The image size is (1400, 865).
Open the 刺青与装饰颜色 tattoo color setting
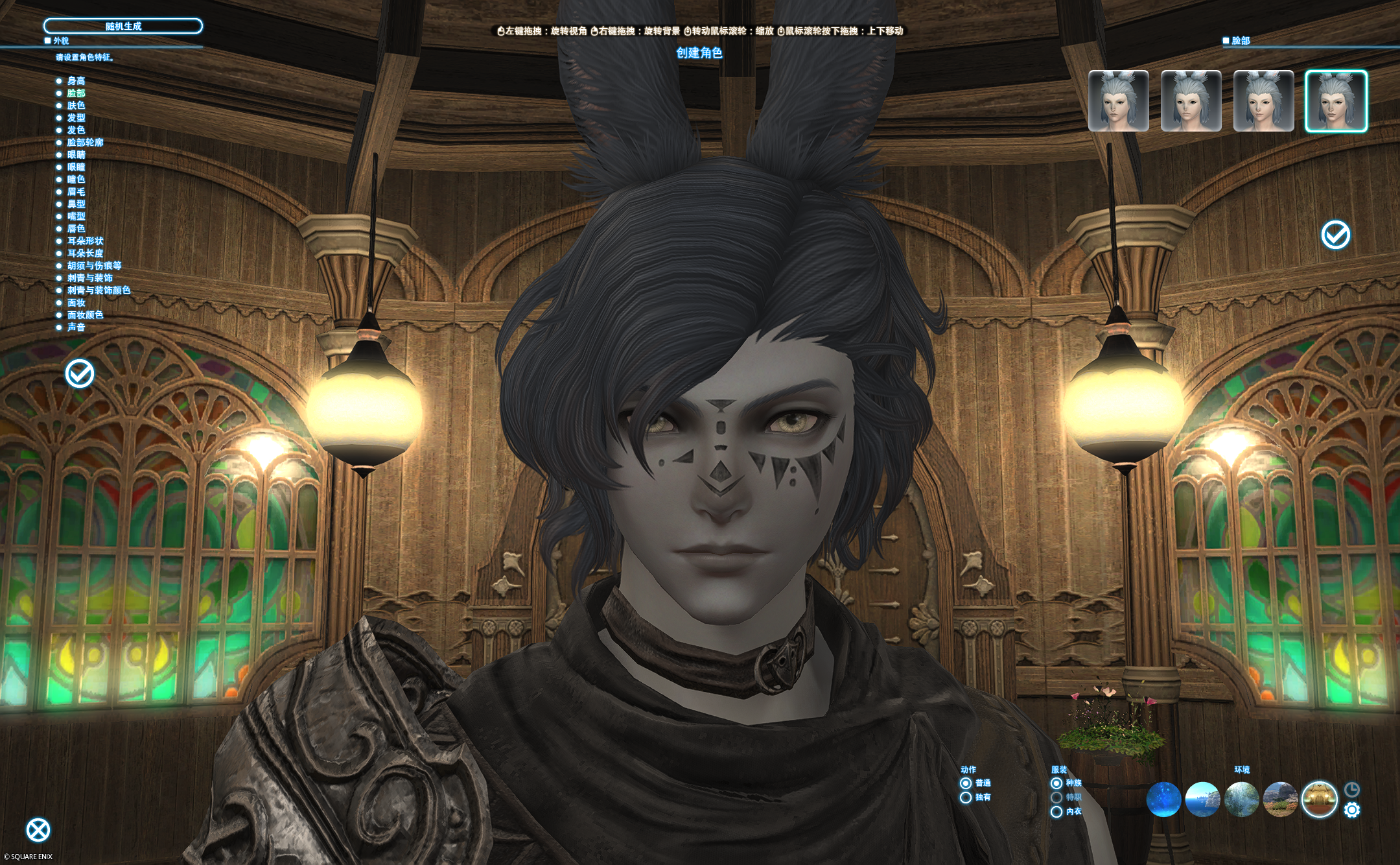(99, 290)
